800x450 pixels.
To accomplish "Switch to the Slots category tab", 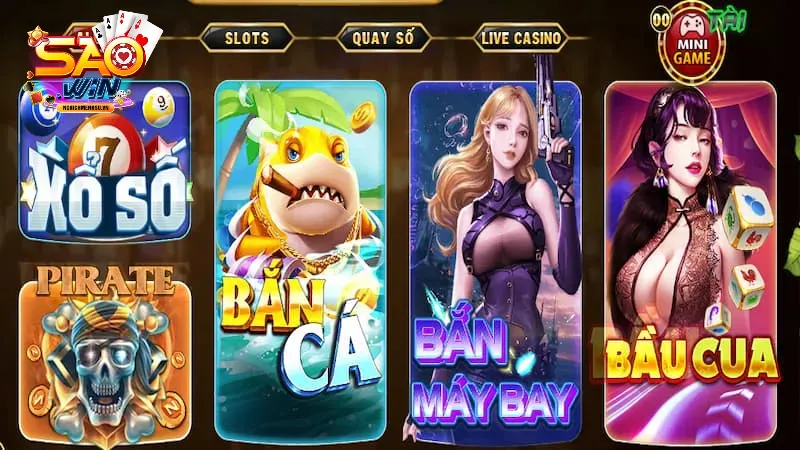I will (x=246, y=38).
